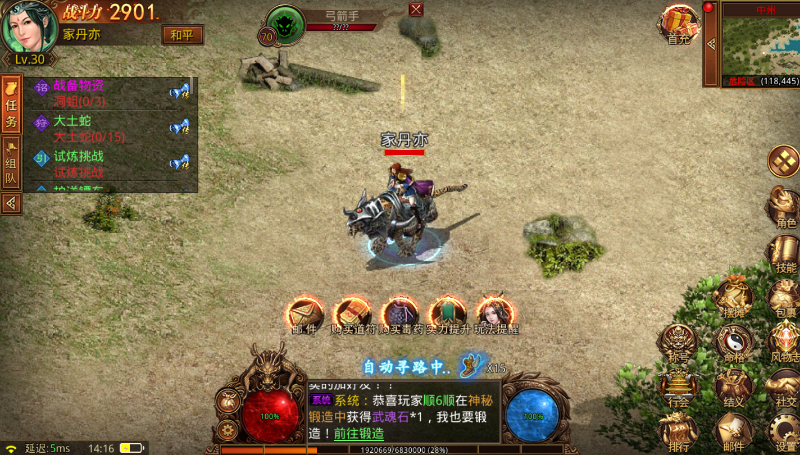Toggle the 和平 attack mode button
This screenshot has height=455, width=800.
tap(178, 35)
